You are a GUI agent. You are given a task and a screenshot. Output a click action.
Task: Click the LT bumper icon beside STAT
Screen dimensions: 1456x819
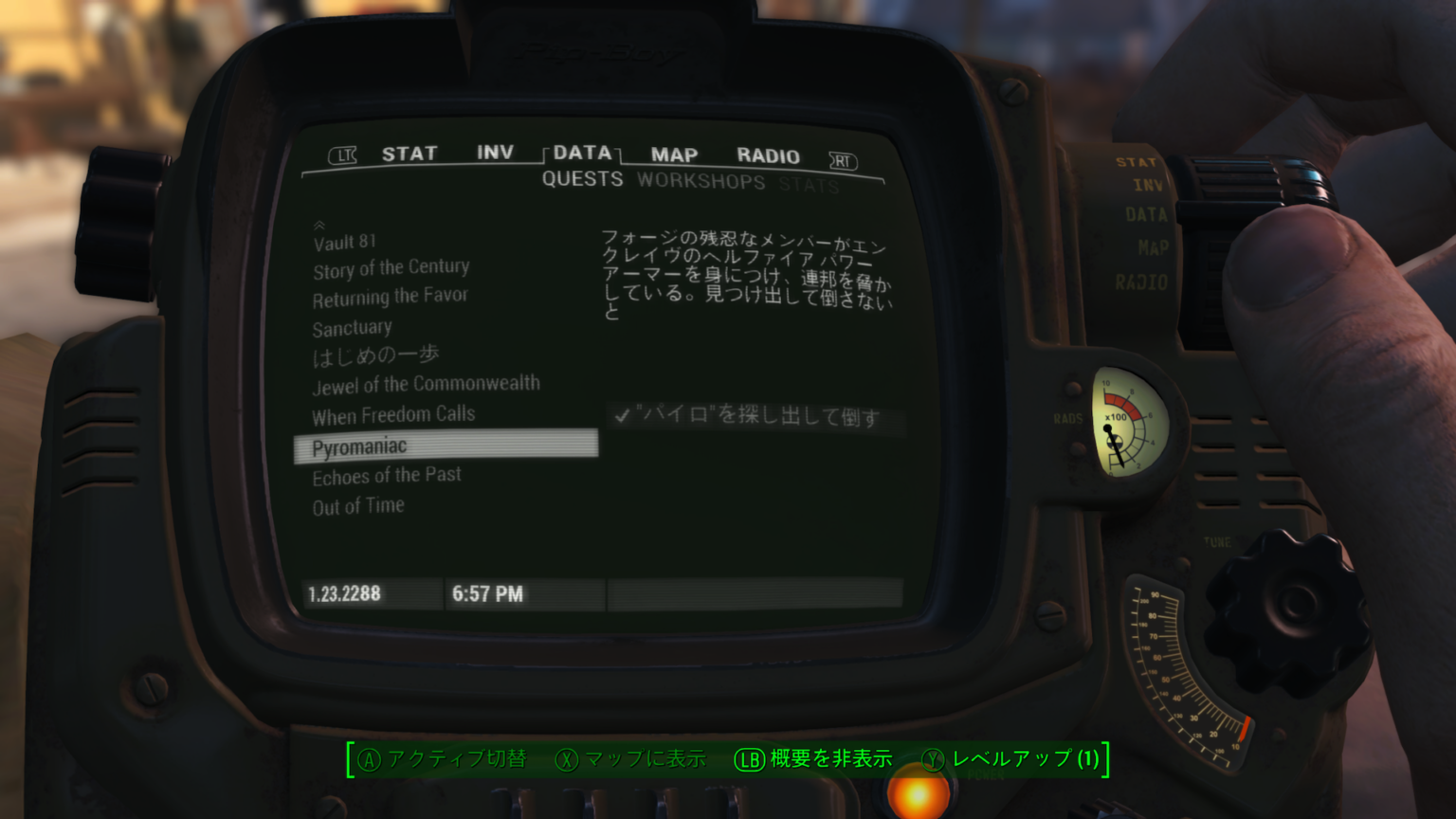click(343, 155)
